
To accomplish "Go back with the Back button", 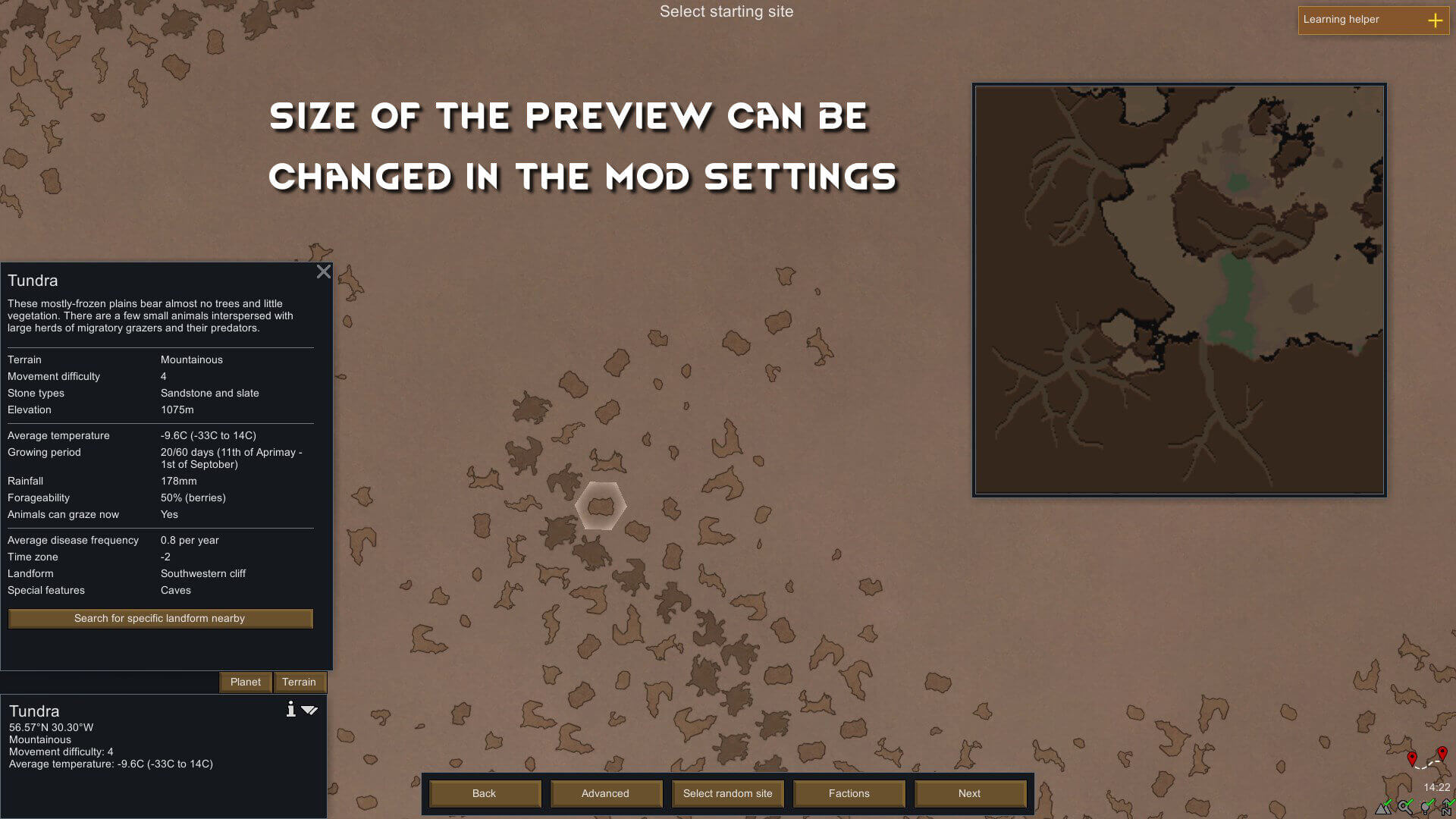I will pos(484,793).
